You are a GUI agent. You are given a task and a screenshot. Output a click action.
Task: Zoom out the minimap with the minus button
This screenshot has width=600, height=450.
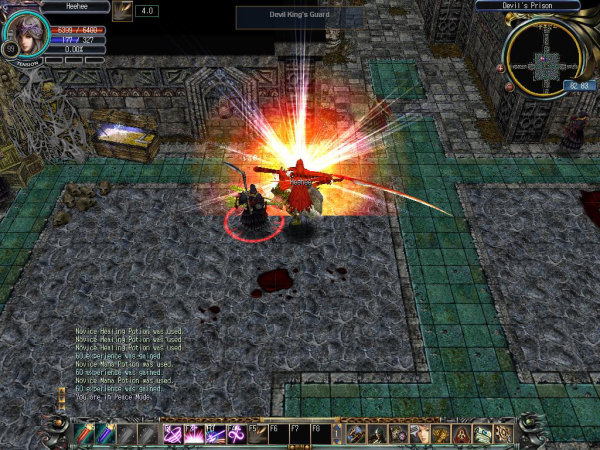(508, 86)
